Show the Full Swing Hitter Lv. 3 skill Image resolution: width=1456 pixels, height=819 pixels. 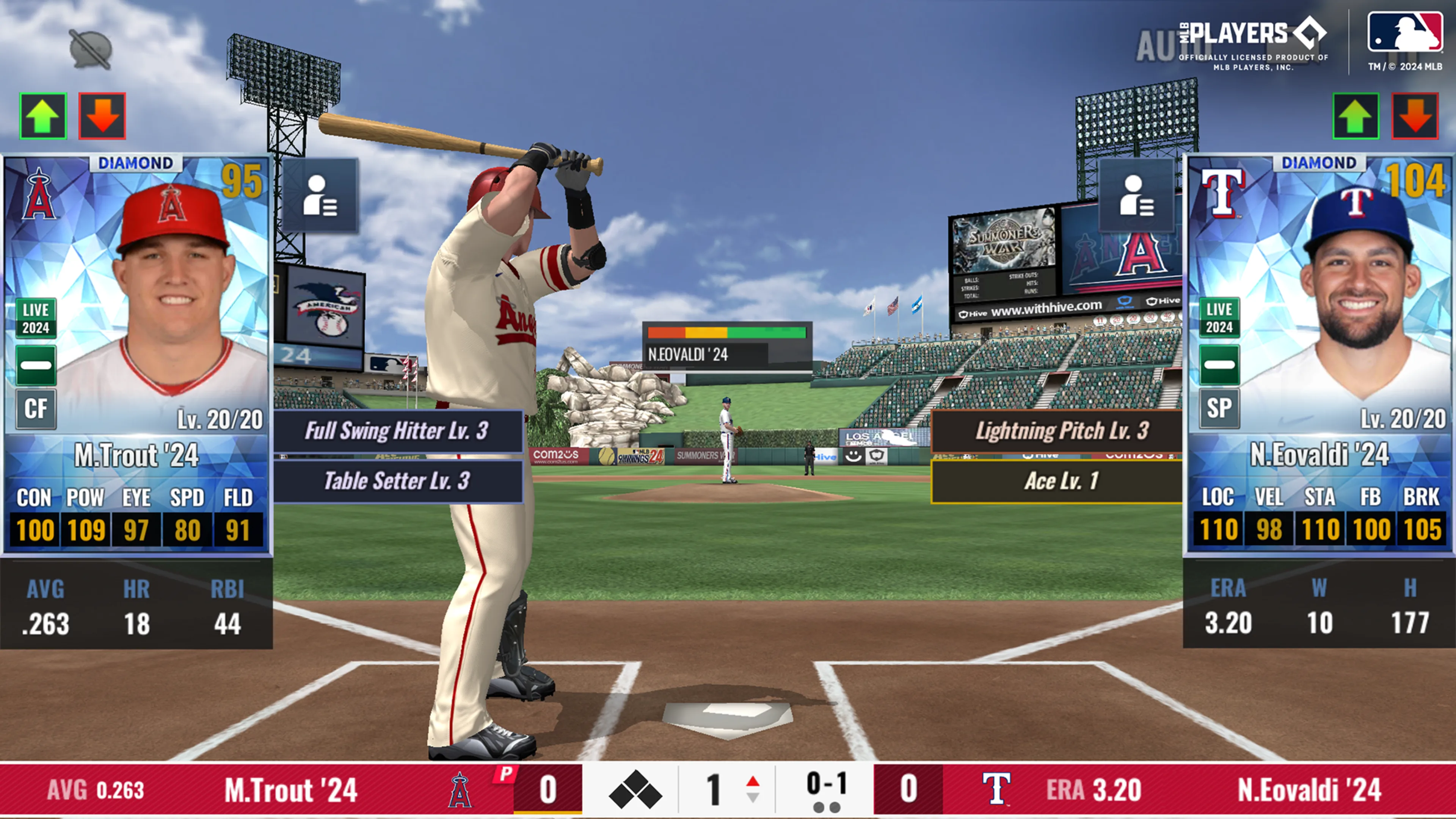pyautogui.click(x=397, y=431)
